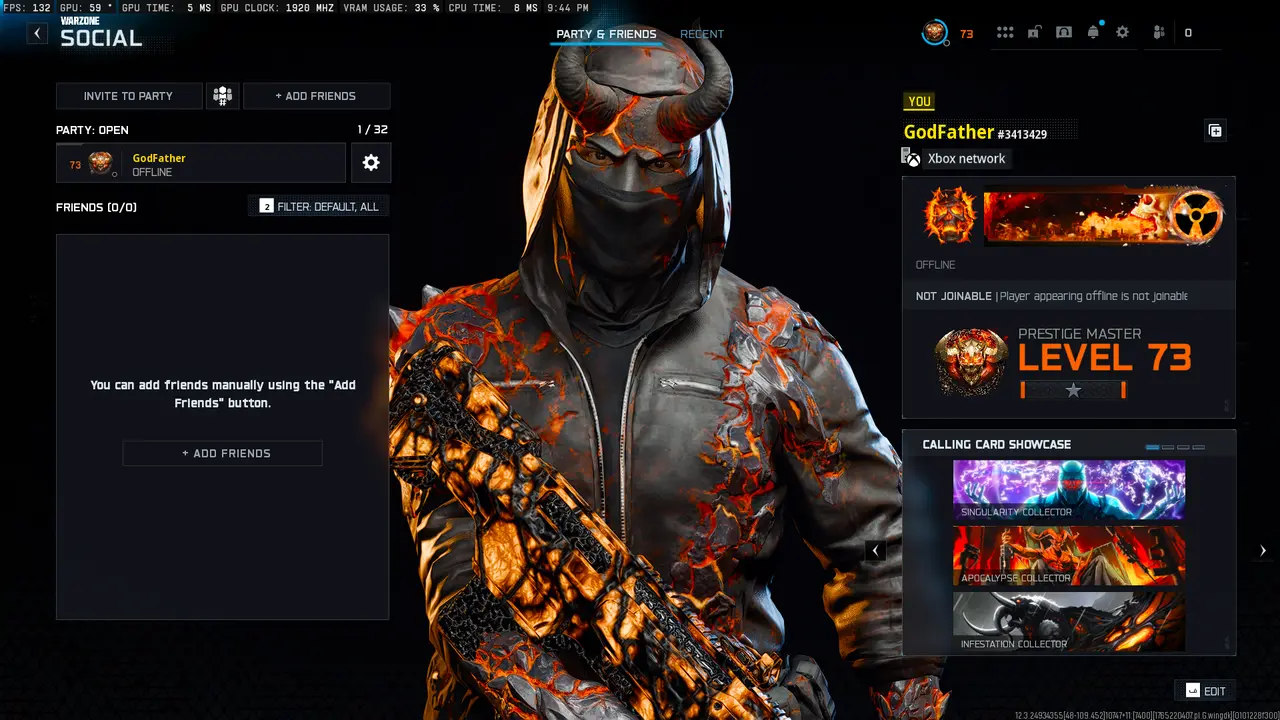Viewport: 1280px width, 720px height.
Task: Open the notifications bell with blue indicator
Action: coord(1093,31)
